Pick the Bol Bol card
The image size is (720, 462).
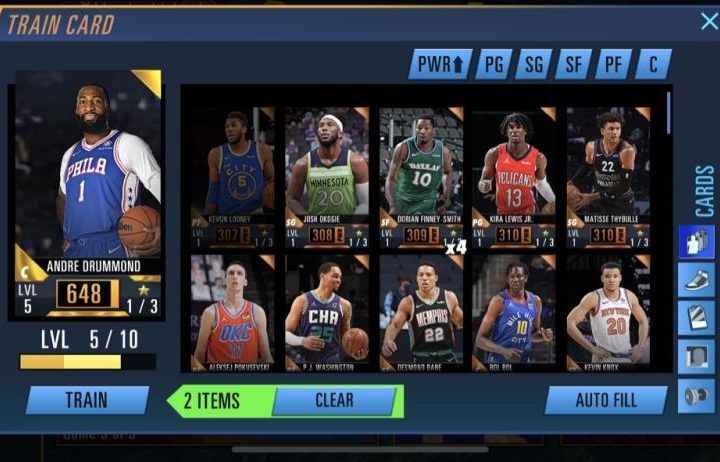point(515,312)
